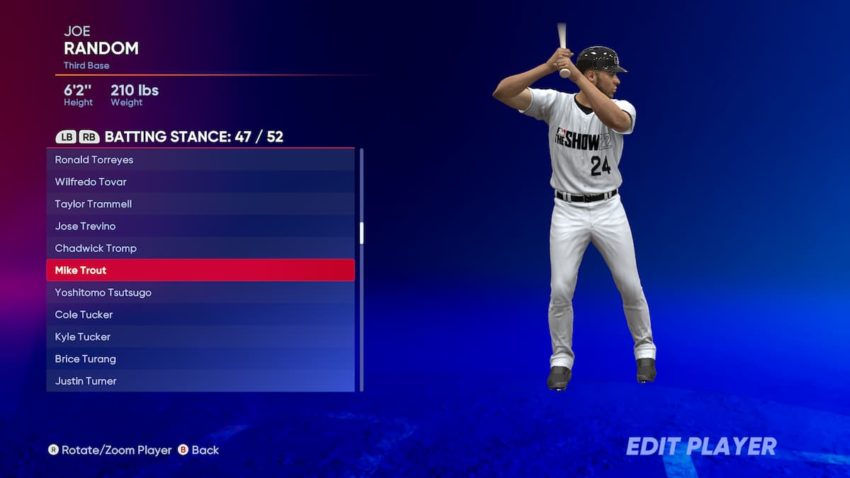Viewport: 850px width, 478px height.
Task: Confirm the highlighted Mike Trout stance
Action: coord(200,270)
